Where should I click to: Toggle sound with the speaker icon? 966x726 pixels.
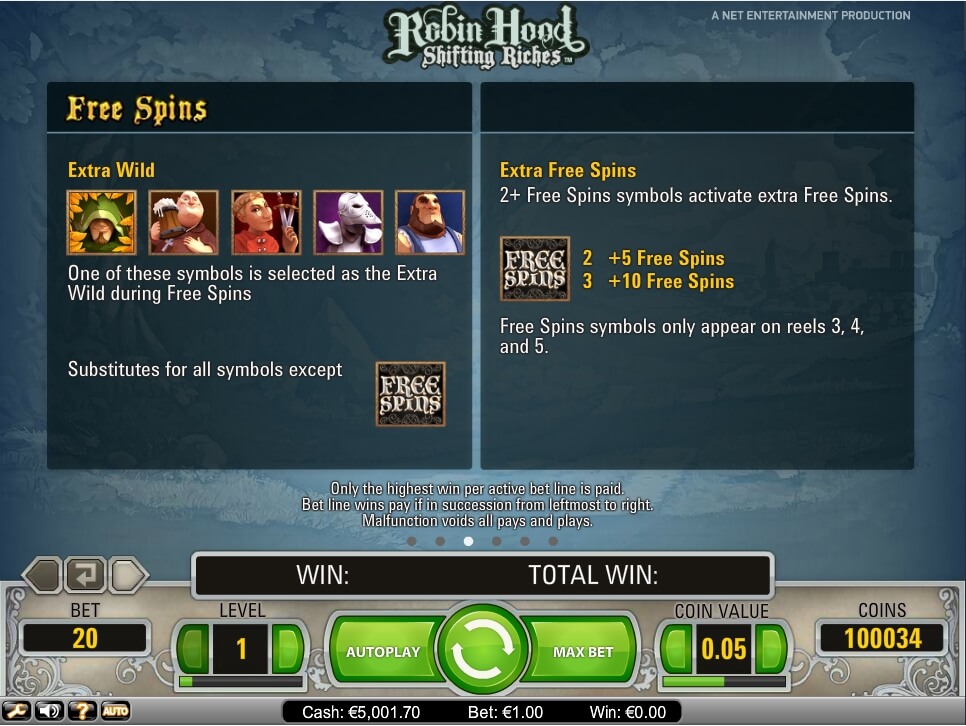coord(47,711)
